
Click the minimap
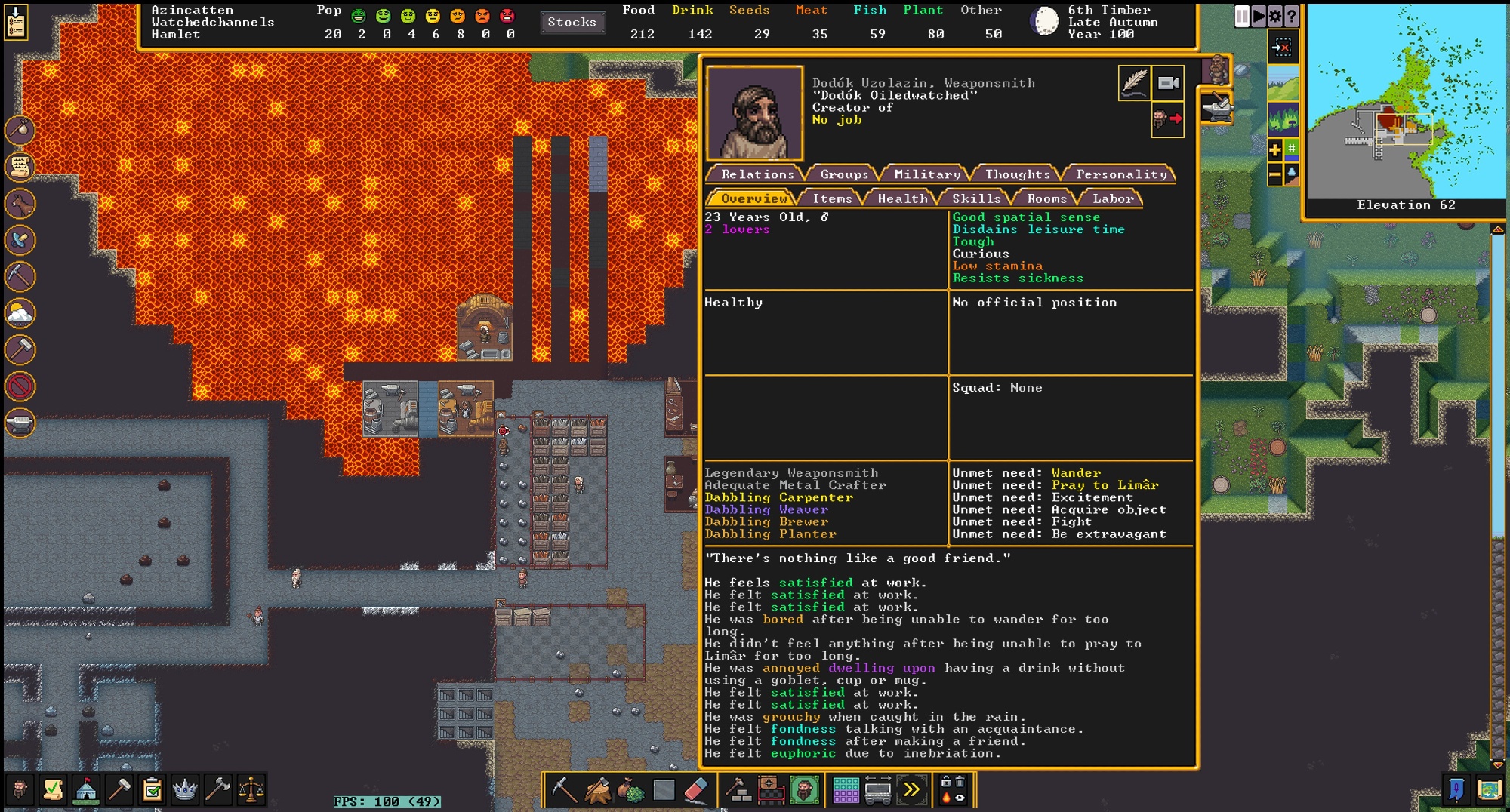click(1406, 102)
